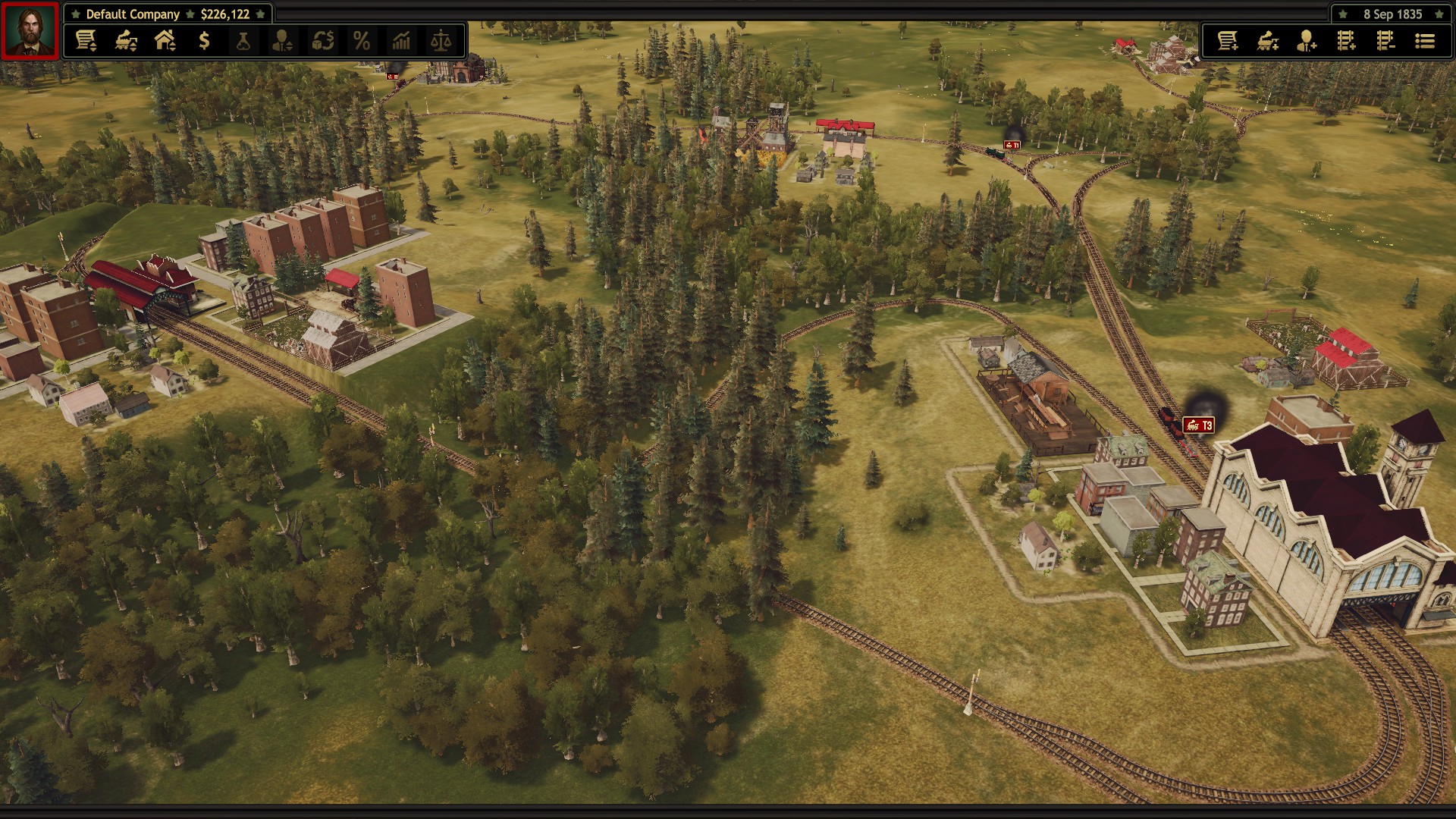
Task: Select the remove track tool
Action: point(1385,41)
